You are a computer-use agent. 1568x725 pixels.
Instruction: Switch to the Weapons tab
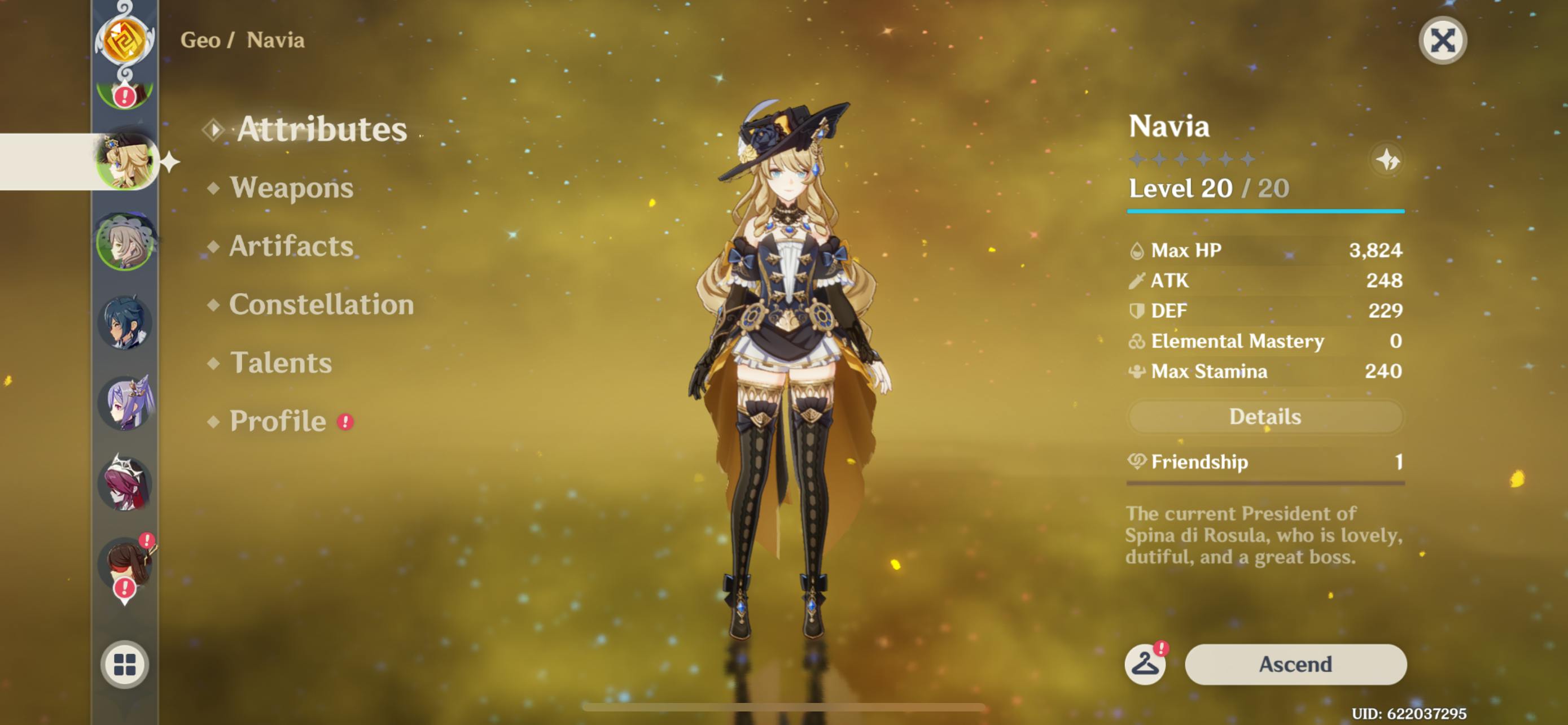pos(291,187)
